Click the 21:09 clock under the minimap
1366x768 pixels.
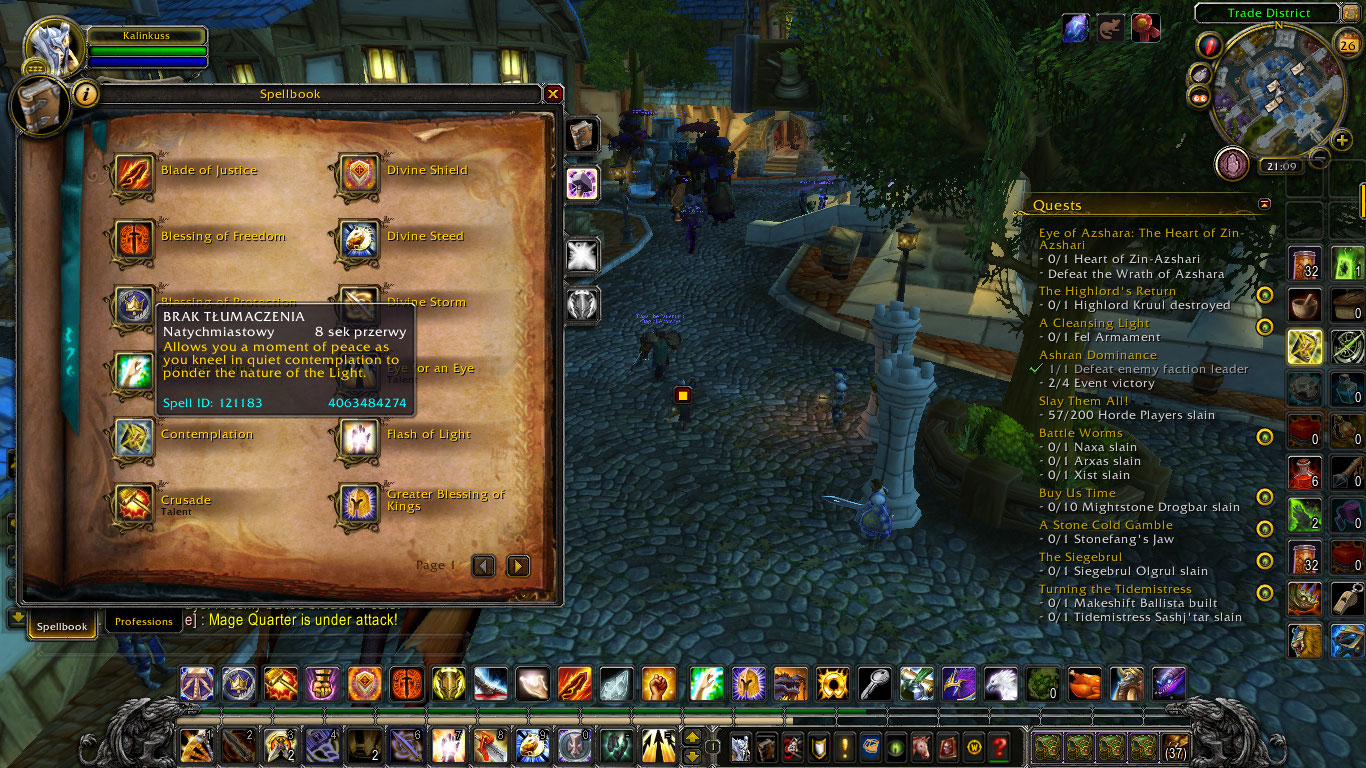(x=1281, y=165)
